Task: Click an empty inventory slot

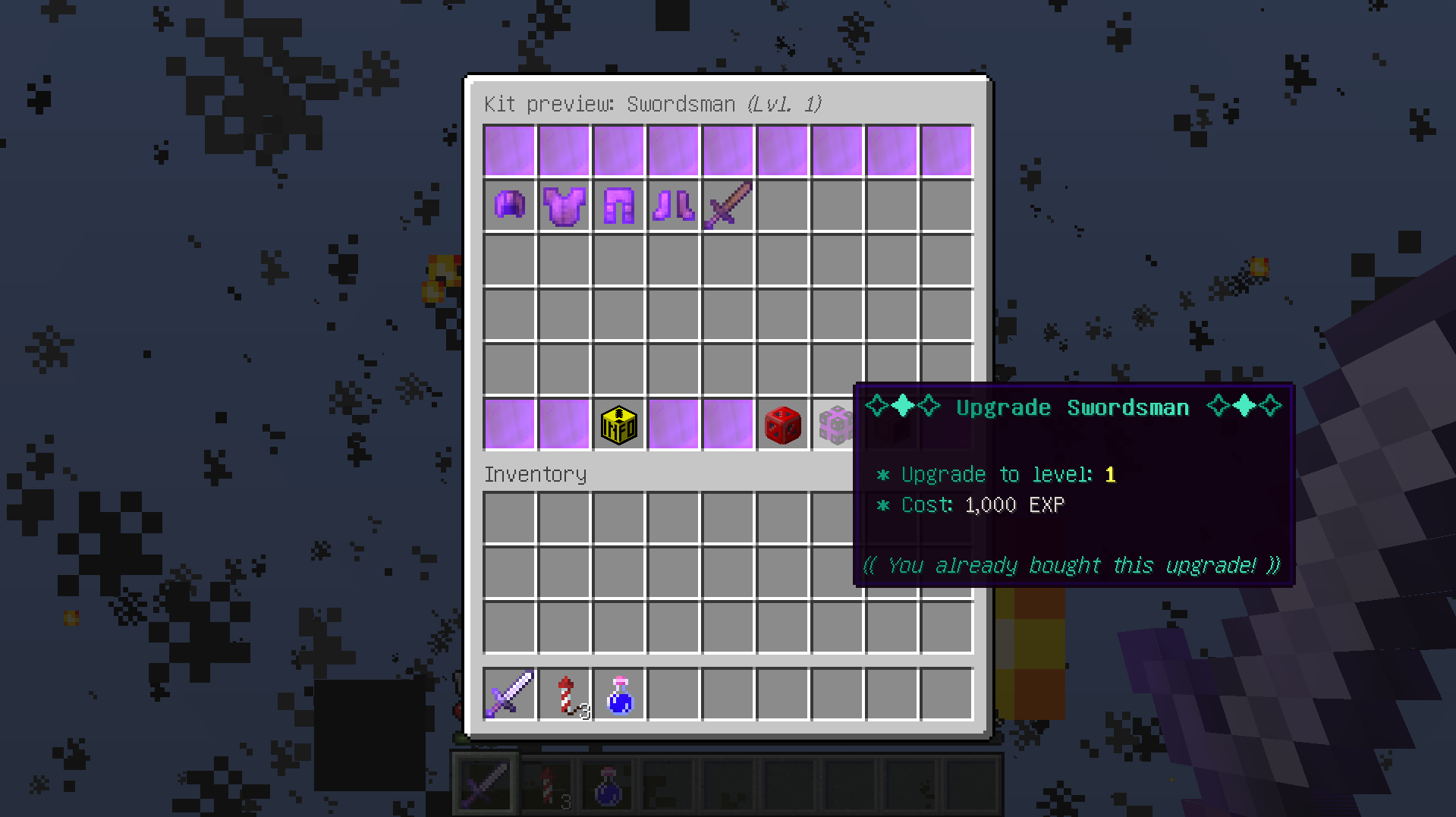Action: [509, 518]
